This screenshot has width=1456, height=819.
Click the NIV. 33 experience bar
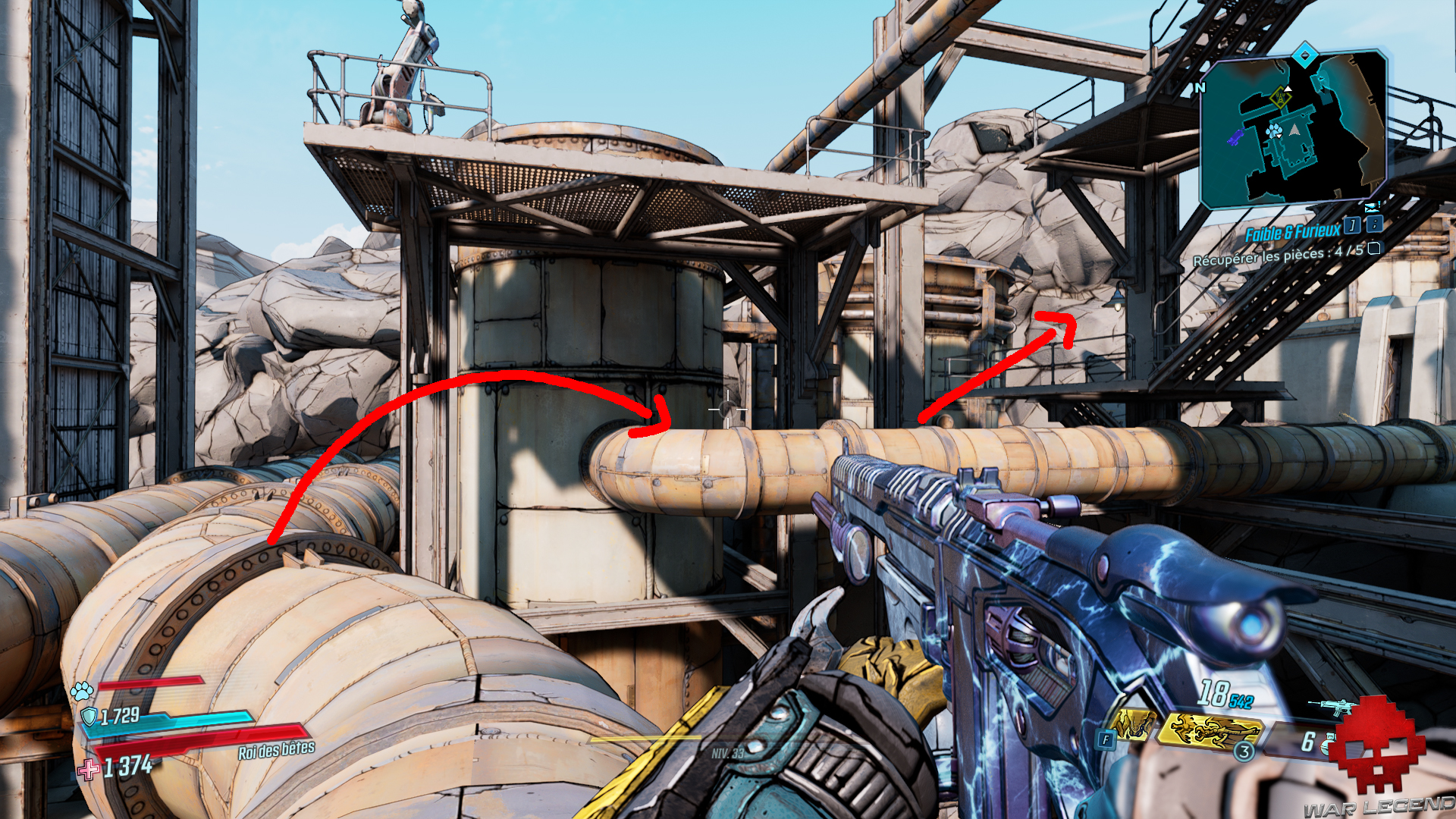(x=728, y=755)
